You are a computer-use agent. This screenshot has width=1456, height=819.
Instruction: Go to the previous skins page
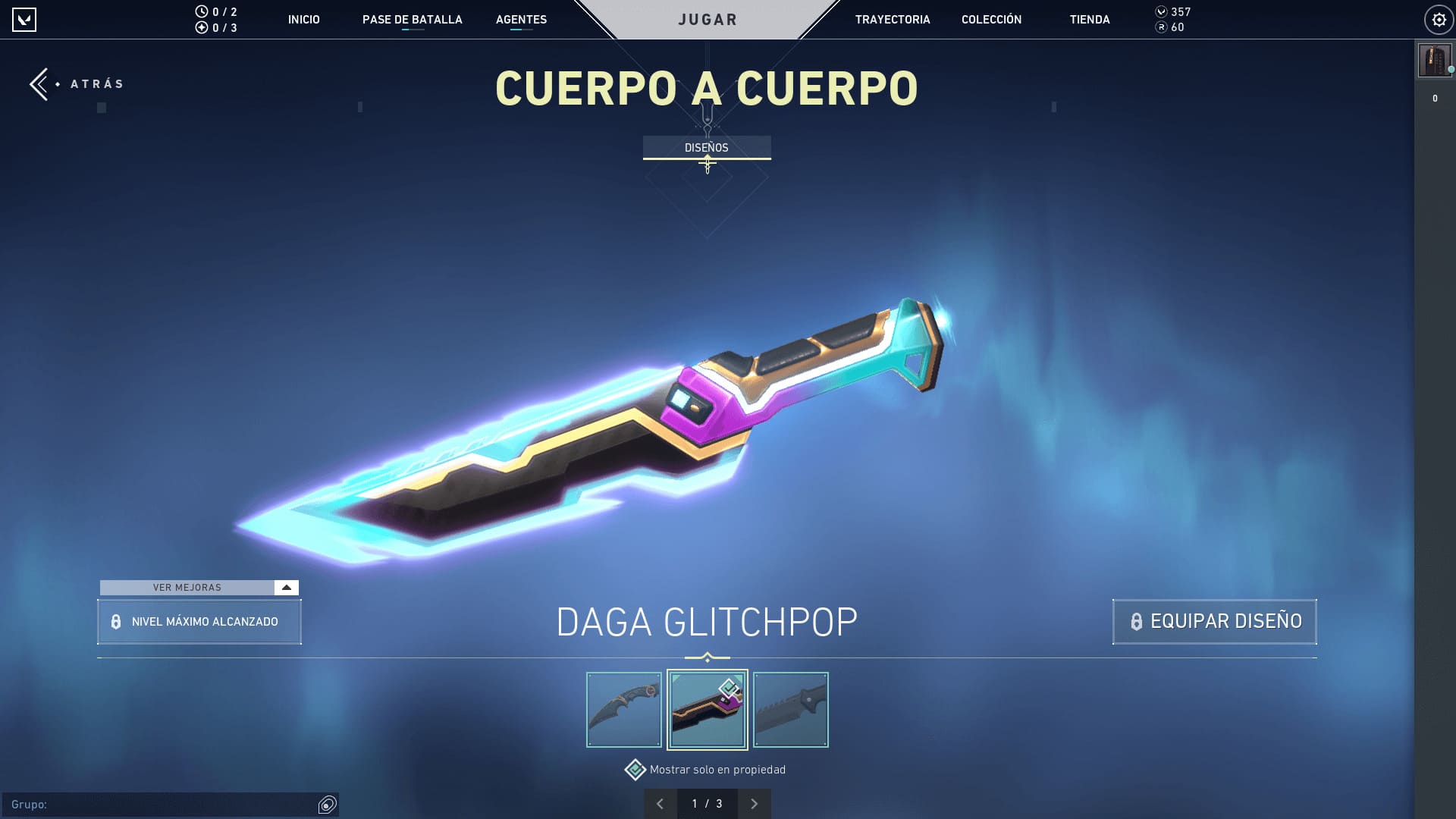coord(660,804)
